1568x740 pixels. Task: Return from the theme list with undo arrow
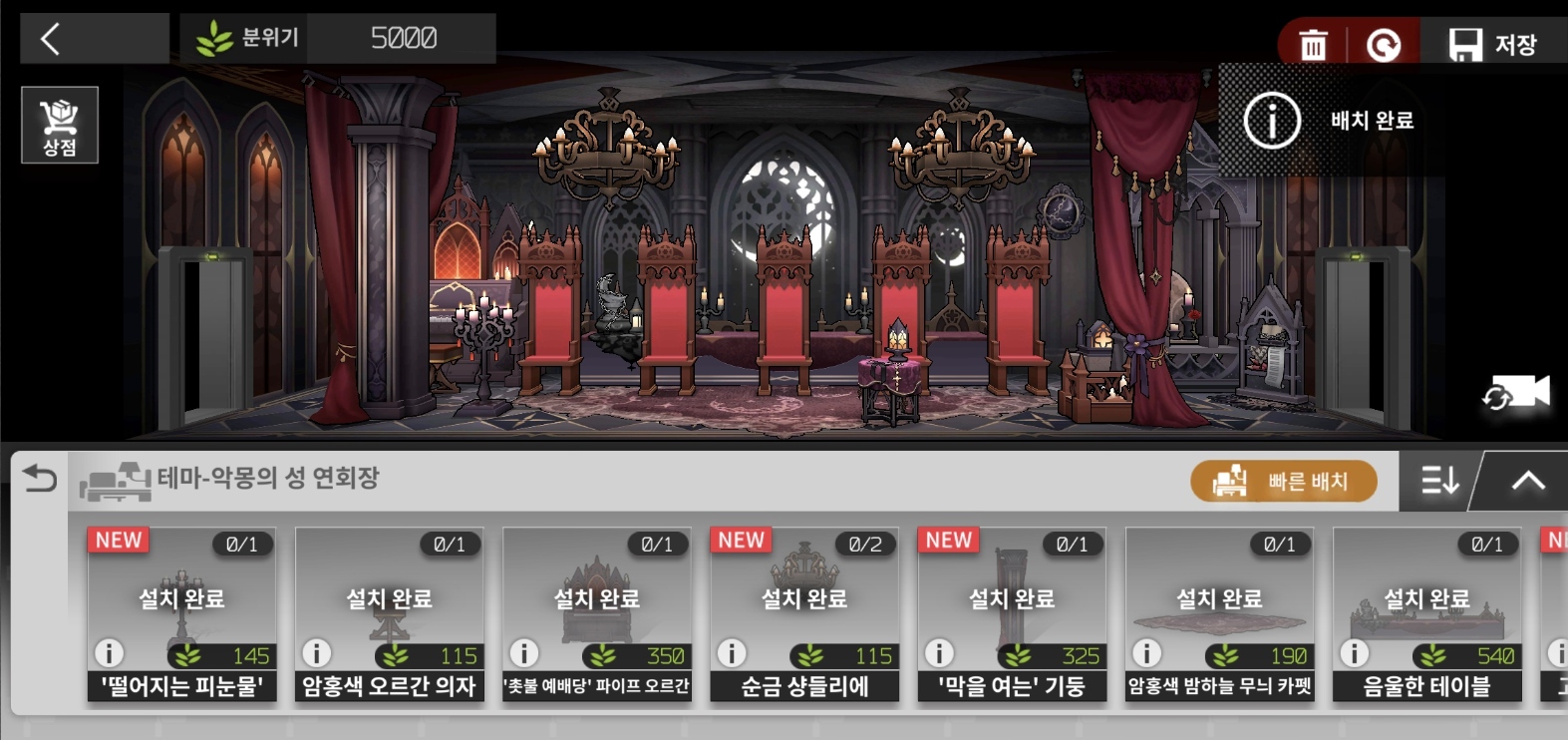click(40, 479)
